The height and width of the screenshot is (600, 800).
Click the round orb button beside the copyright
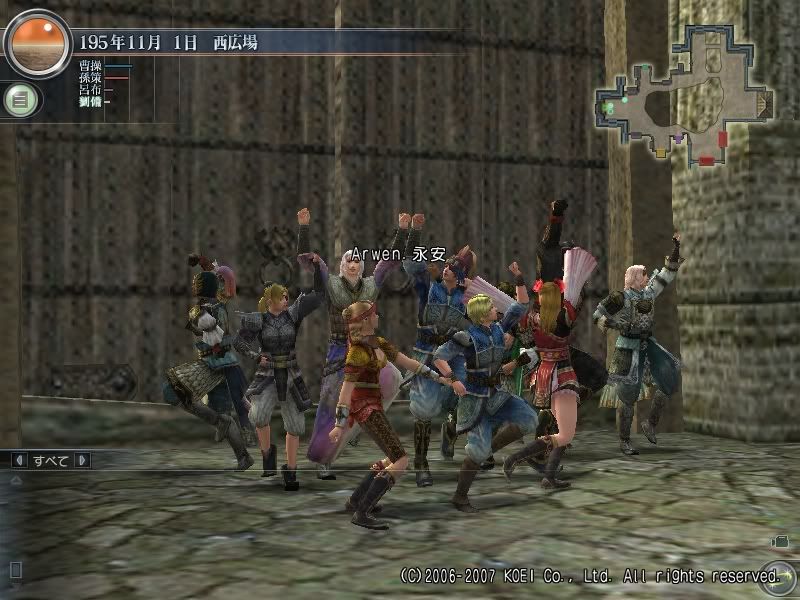tap(770, 576)
